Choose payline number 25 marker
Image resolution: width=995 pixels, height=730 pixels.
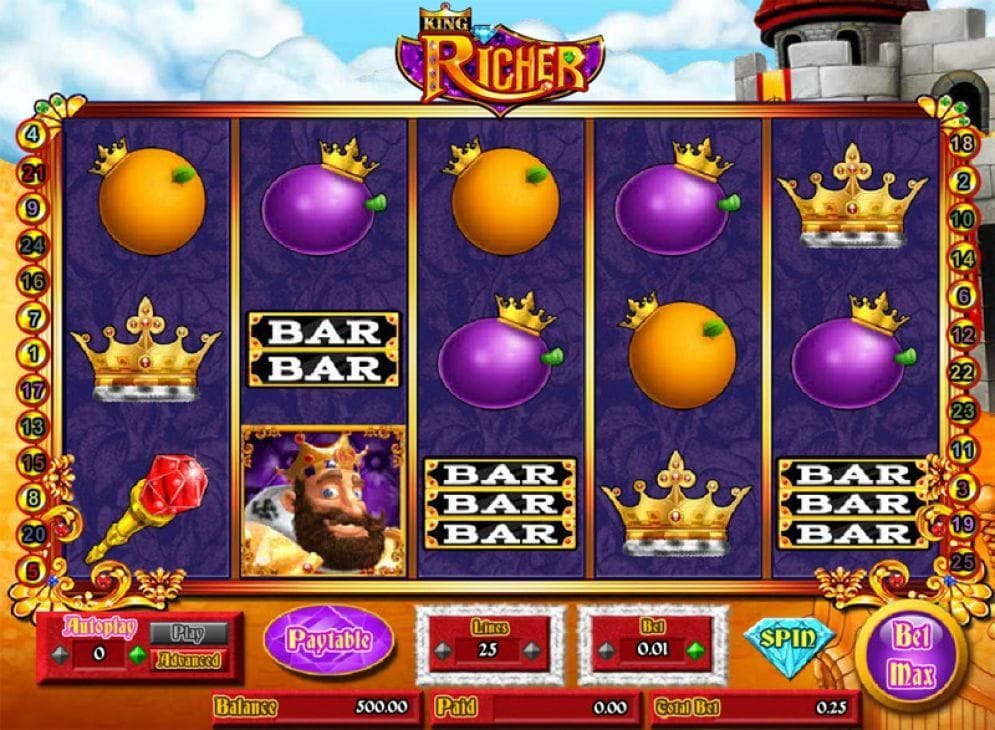[x=962, y=561]
